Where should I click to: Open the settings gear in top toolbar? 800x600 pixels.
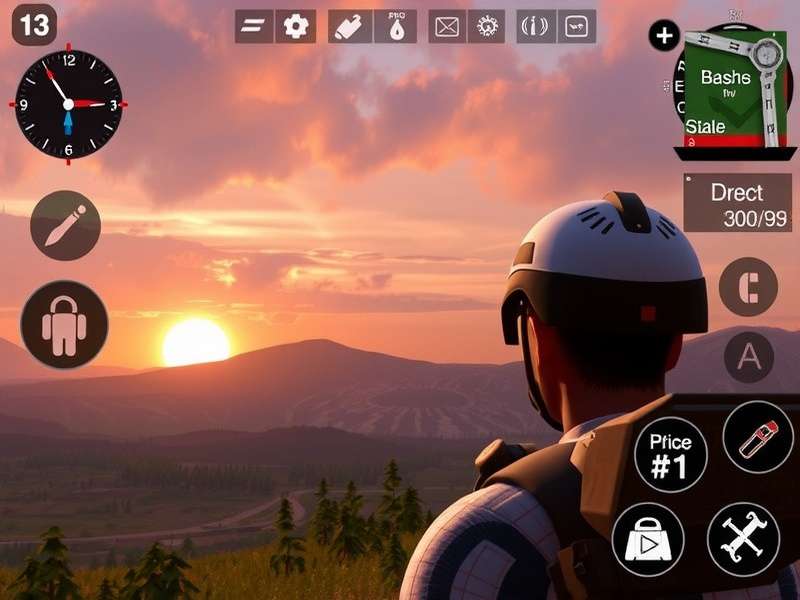coord(296,26)
